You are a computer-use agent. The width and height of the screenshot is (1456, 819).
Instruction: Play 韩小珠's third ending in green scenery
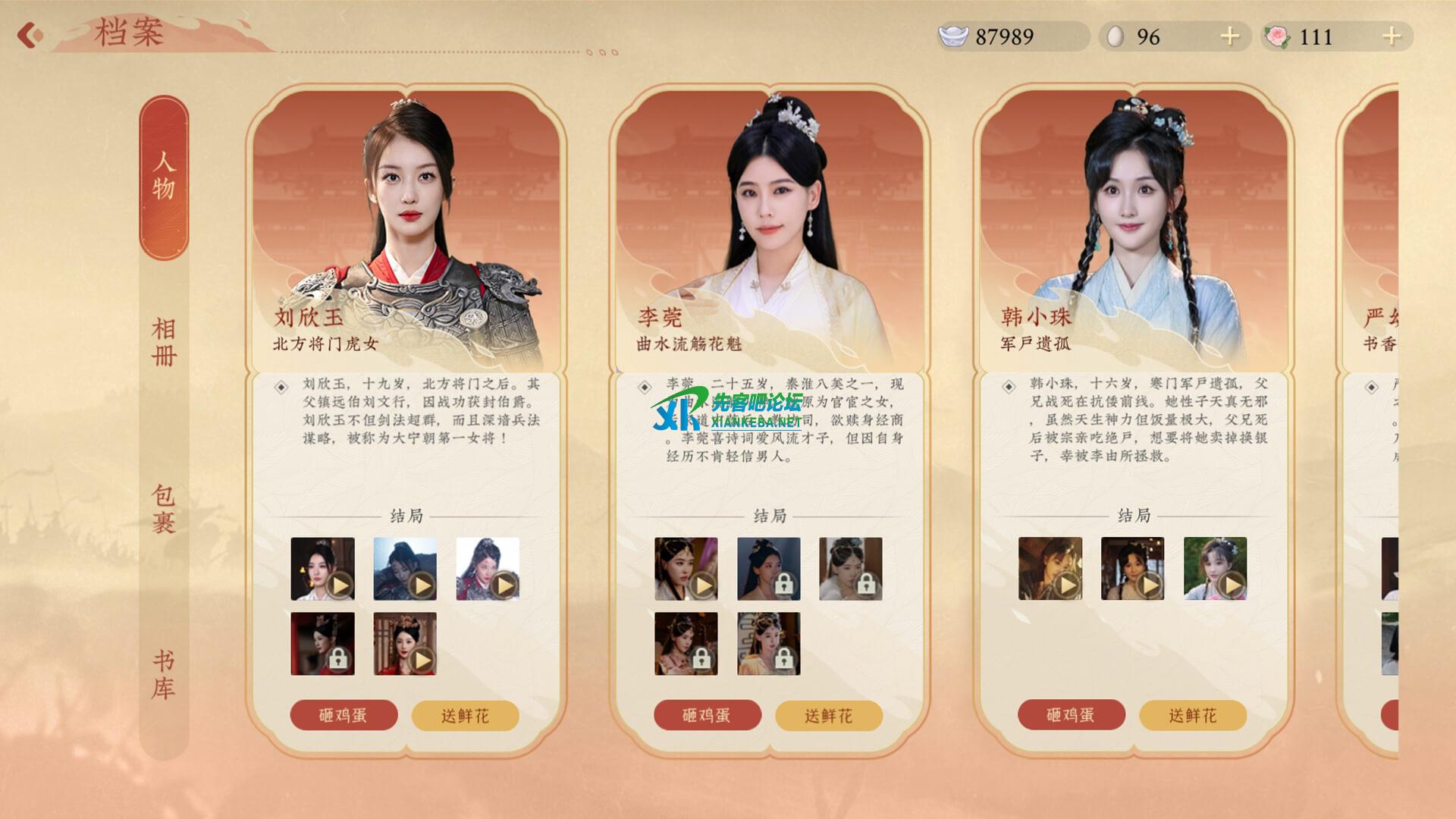coord(1215,569)
